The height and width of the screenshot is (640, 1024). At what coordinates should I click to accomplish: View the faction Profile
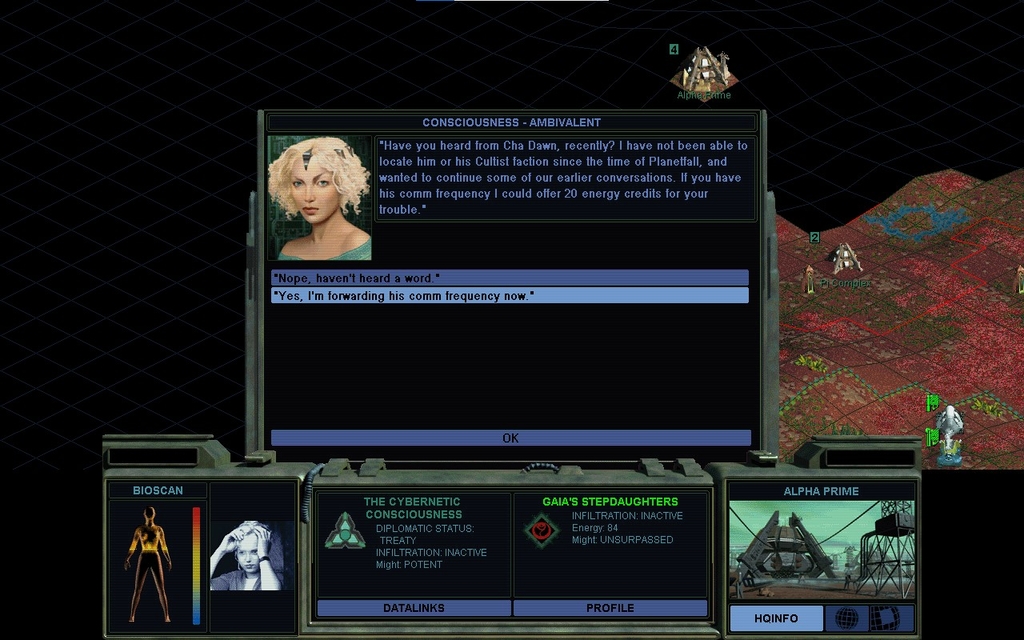tap(610, 608)
